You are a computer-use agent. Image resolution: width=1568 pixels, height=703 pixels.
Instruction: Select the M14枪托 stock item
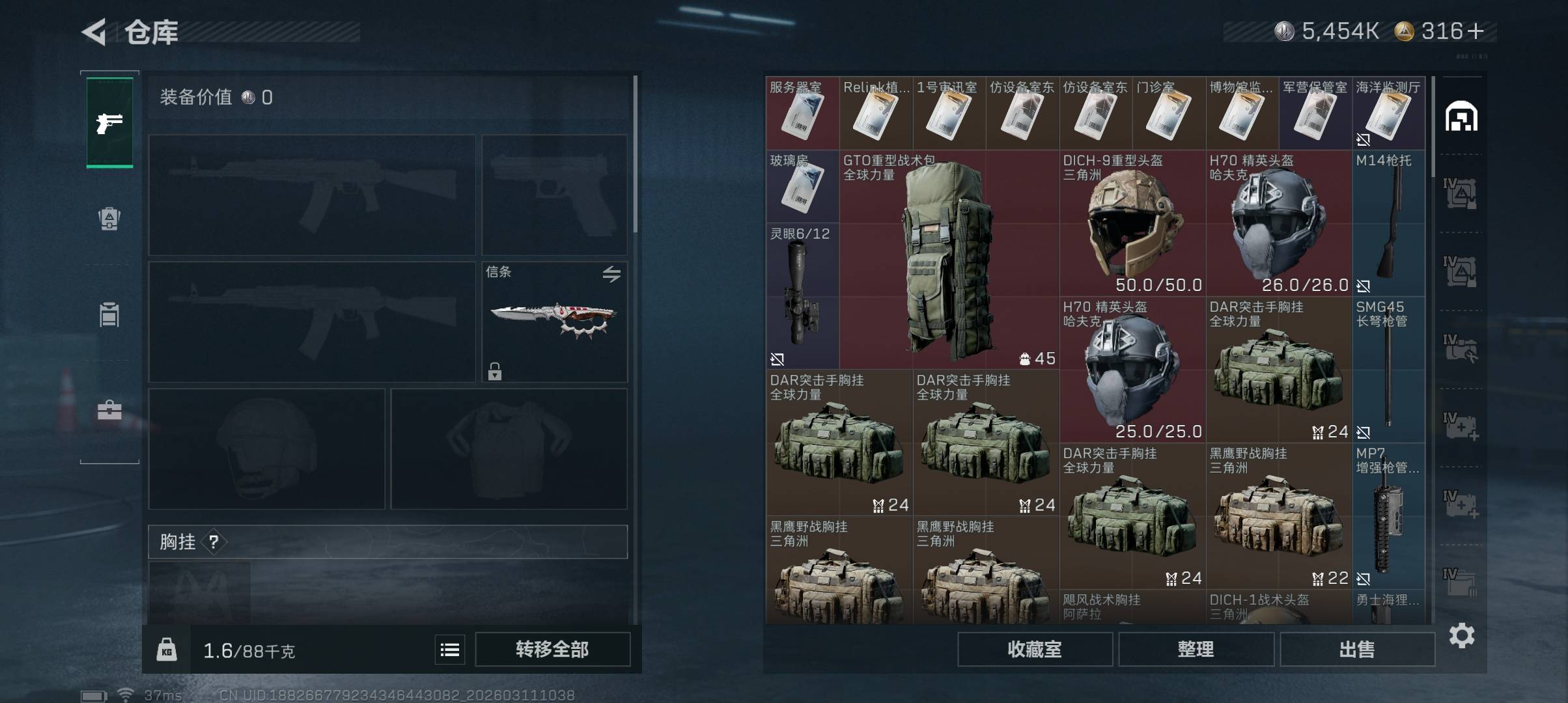pyautogui.click(x=1388, y=223)
